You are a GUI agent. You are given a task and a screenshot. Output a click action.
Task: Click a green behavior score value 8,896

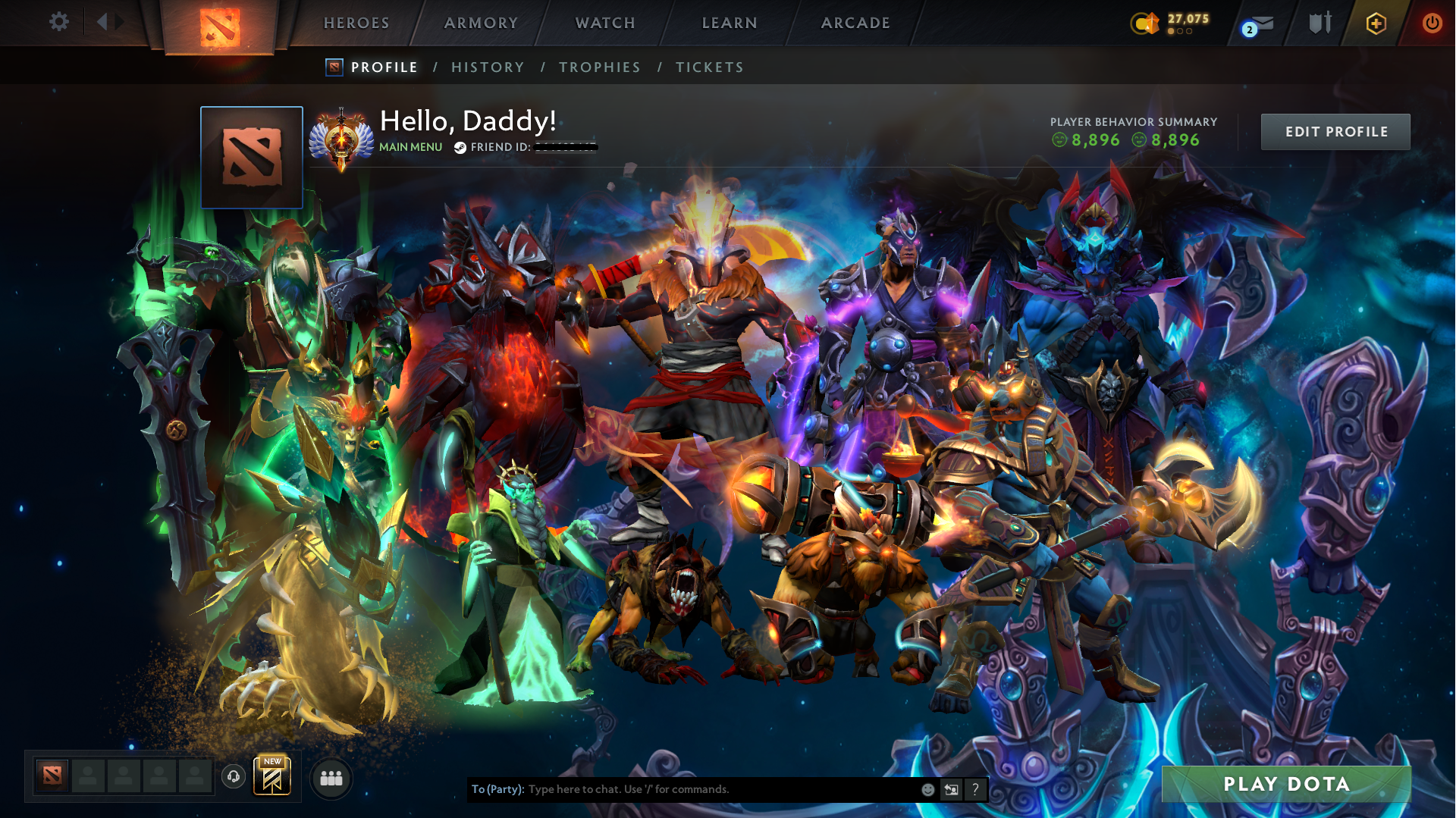click(x=1096, y=139)
